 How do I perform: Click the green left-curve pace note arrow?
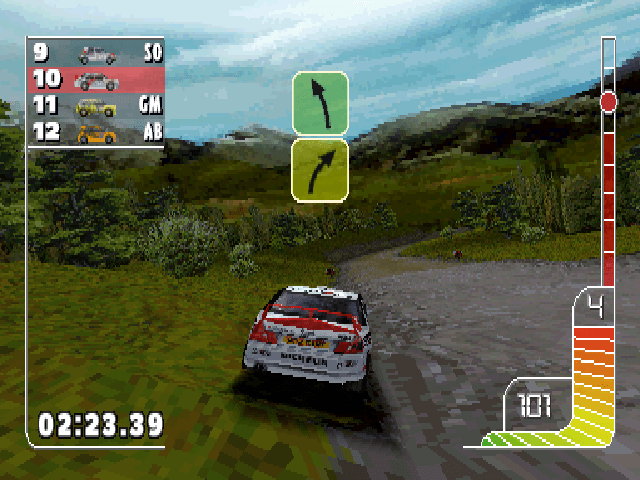point(320,103)
